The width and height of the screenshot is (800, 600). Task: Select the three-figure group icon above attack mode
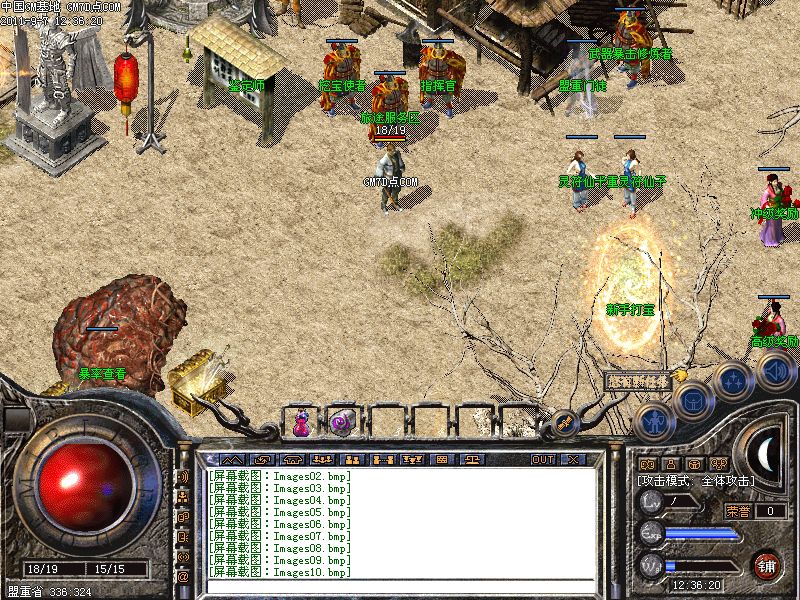point(717,464)
